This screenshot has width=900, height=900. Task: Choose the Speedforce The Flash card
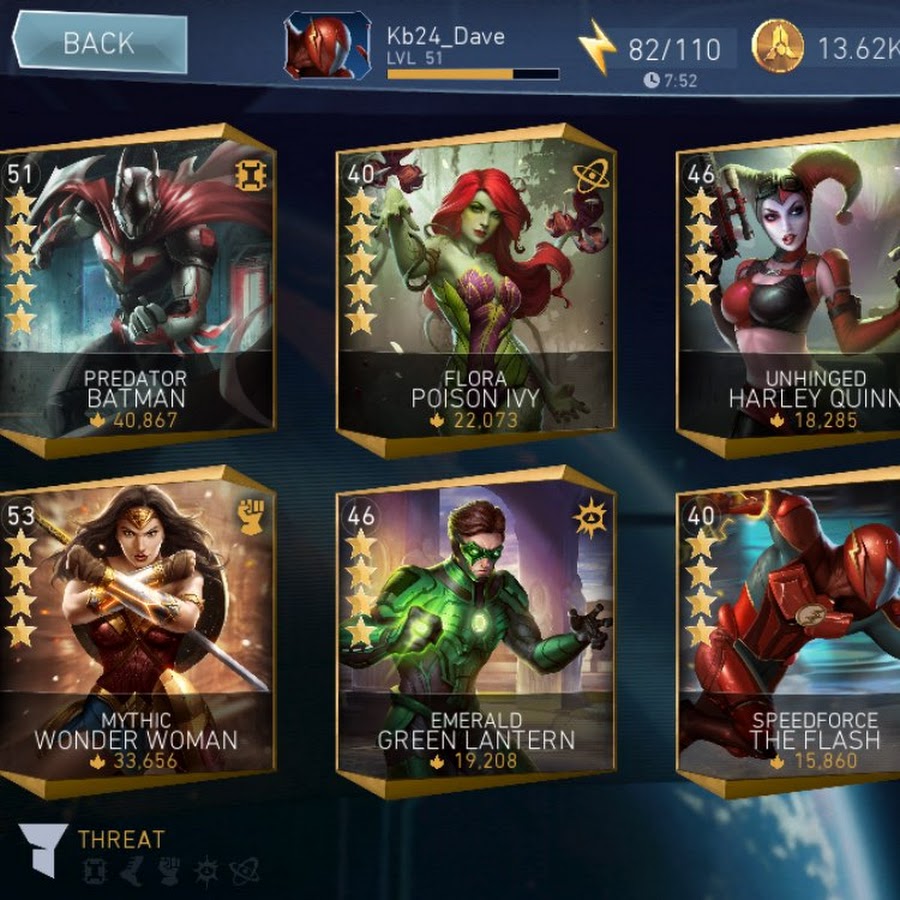click(x=790, y=632)
